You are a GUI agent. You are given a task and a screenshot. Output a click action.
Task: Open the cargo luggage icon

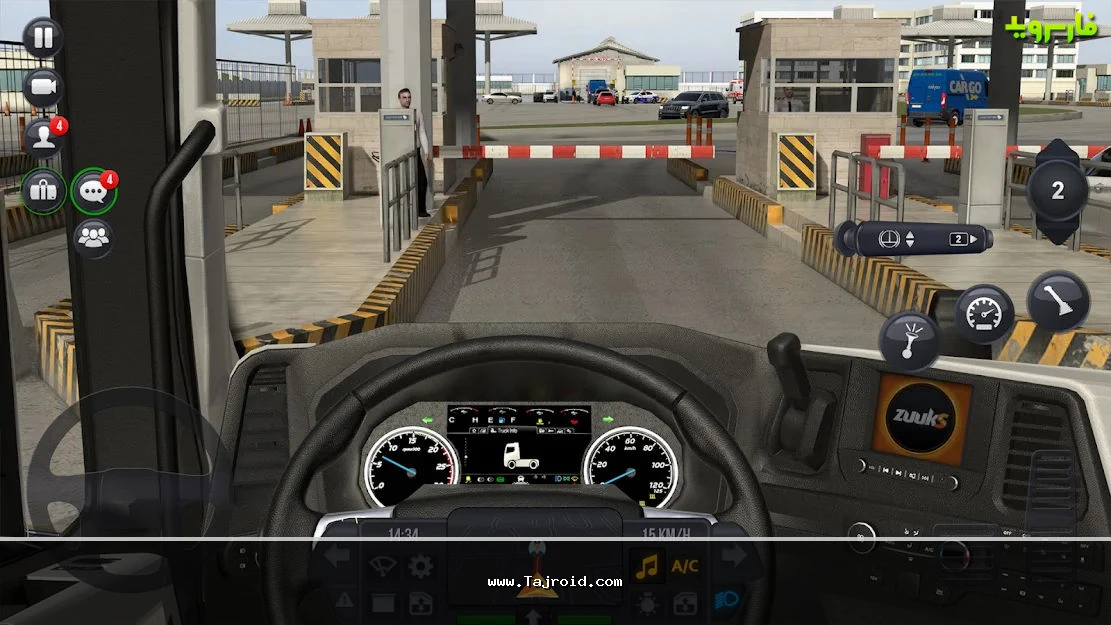pos(43,190)
